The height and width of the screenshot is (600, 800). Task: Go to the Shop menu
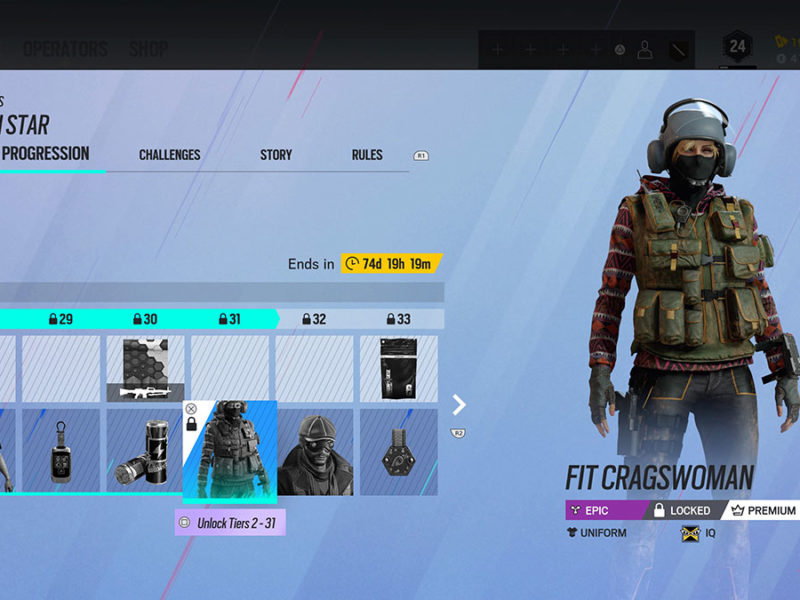pos(148,49)
